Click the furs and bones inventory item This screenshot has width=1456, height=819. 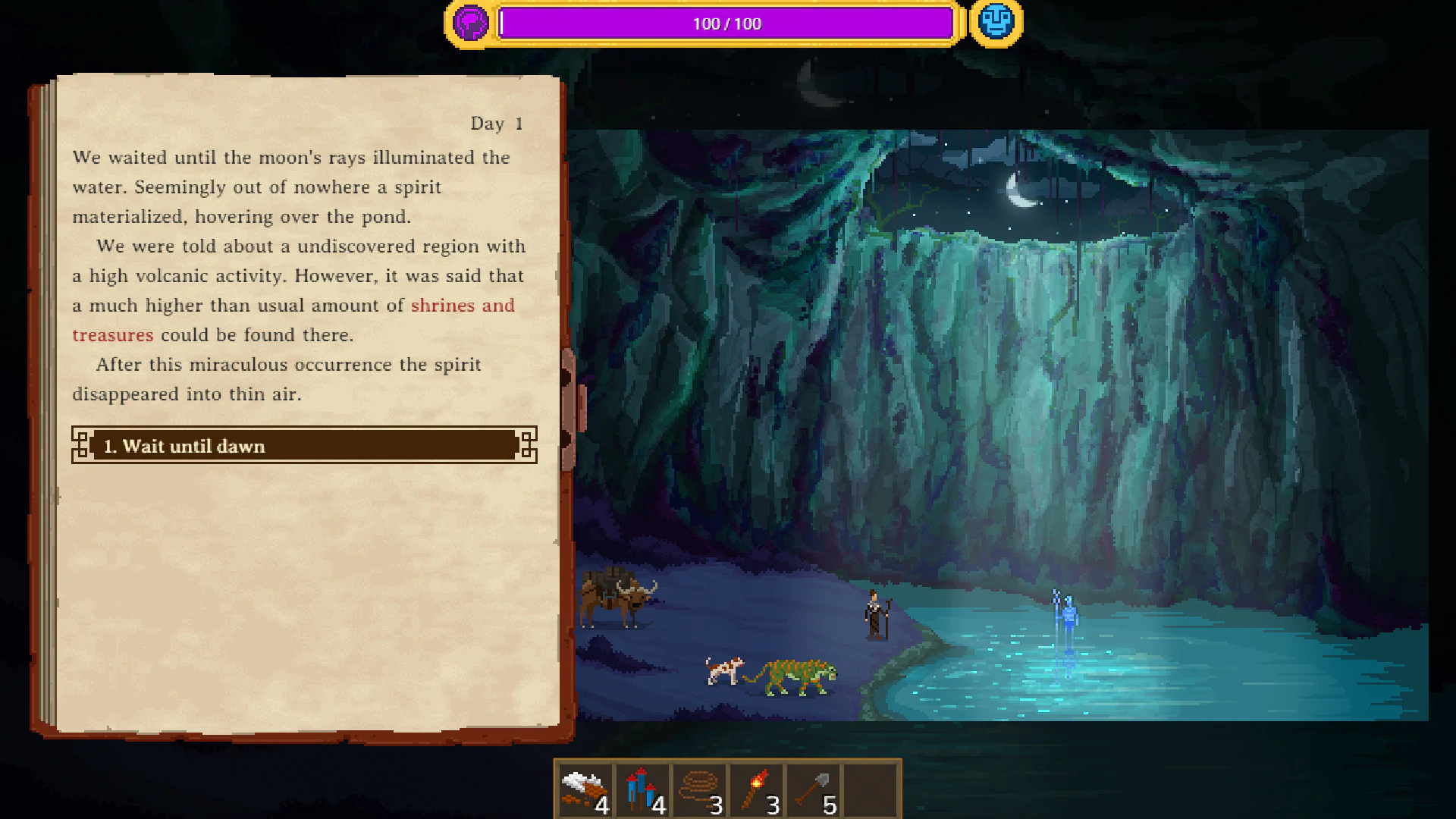click(585, 789)
